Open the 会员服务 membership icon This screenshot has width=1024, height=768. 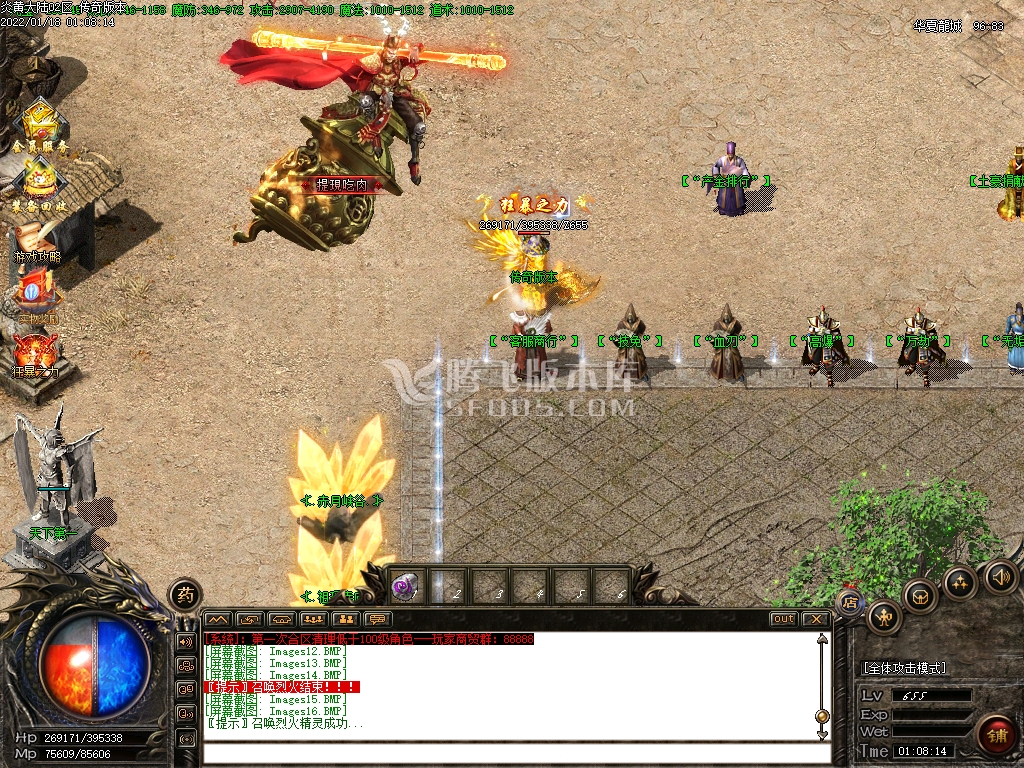pyautogui.click(x=40, y=125)
